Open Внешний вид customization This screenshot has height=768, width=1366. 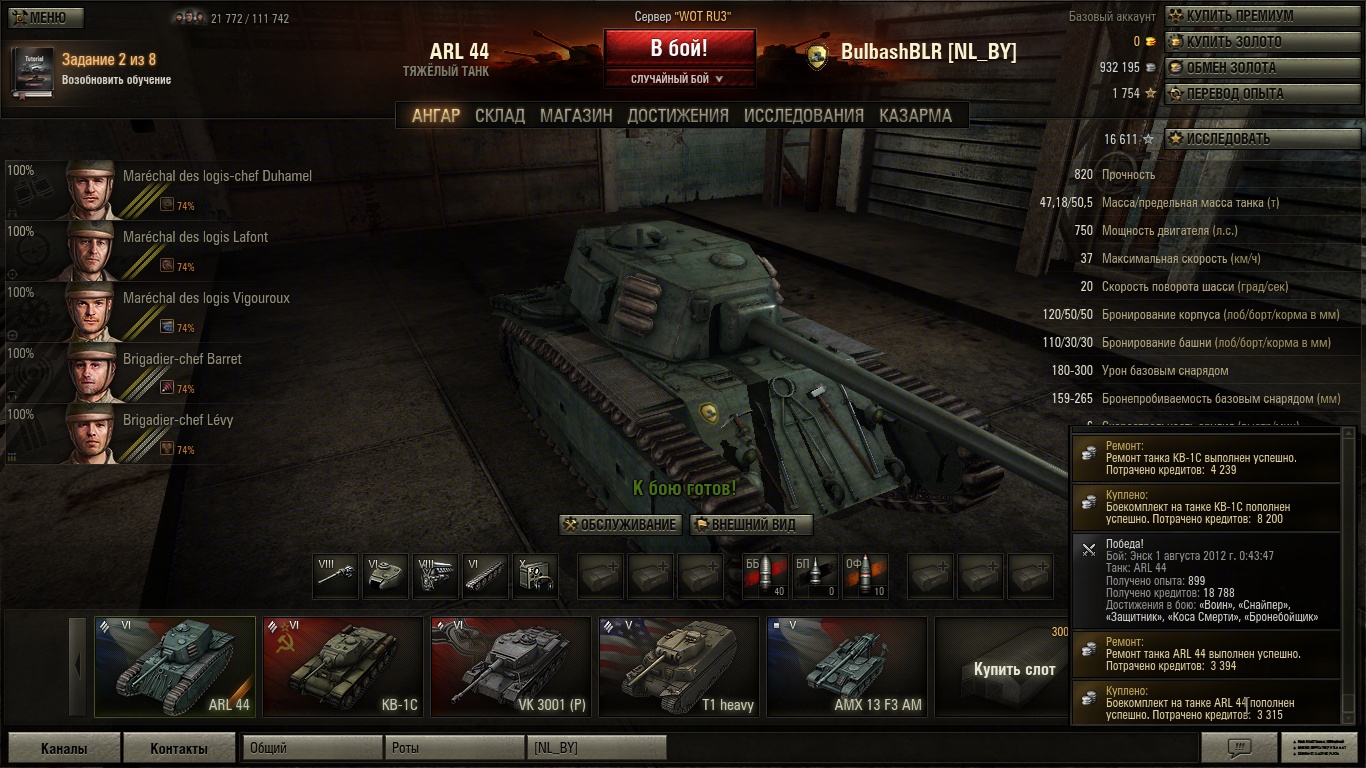click(x=752, y=525)
